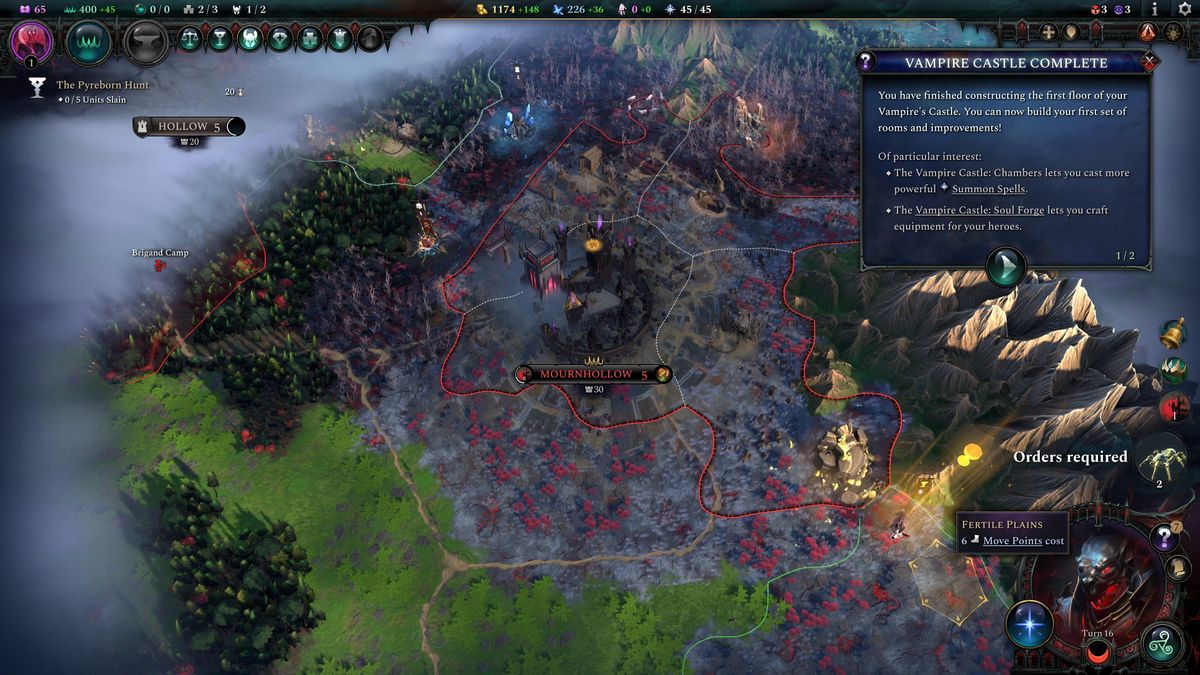Open the teal crown empire button
Viewport: 1200px width, 675px height.
88,42
